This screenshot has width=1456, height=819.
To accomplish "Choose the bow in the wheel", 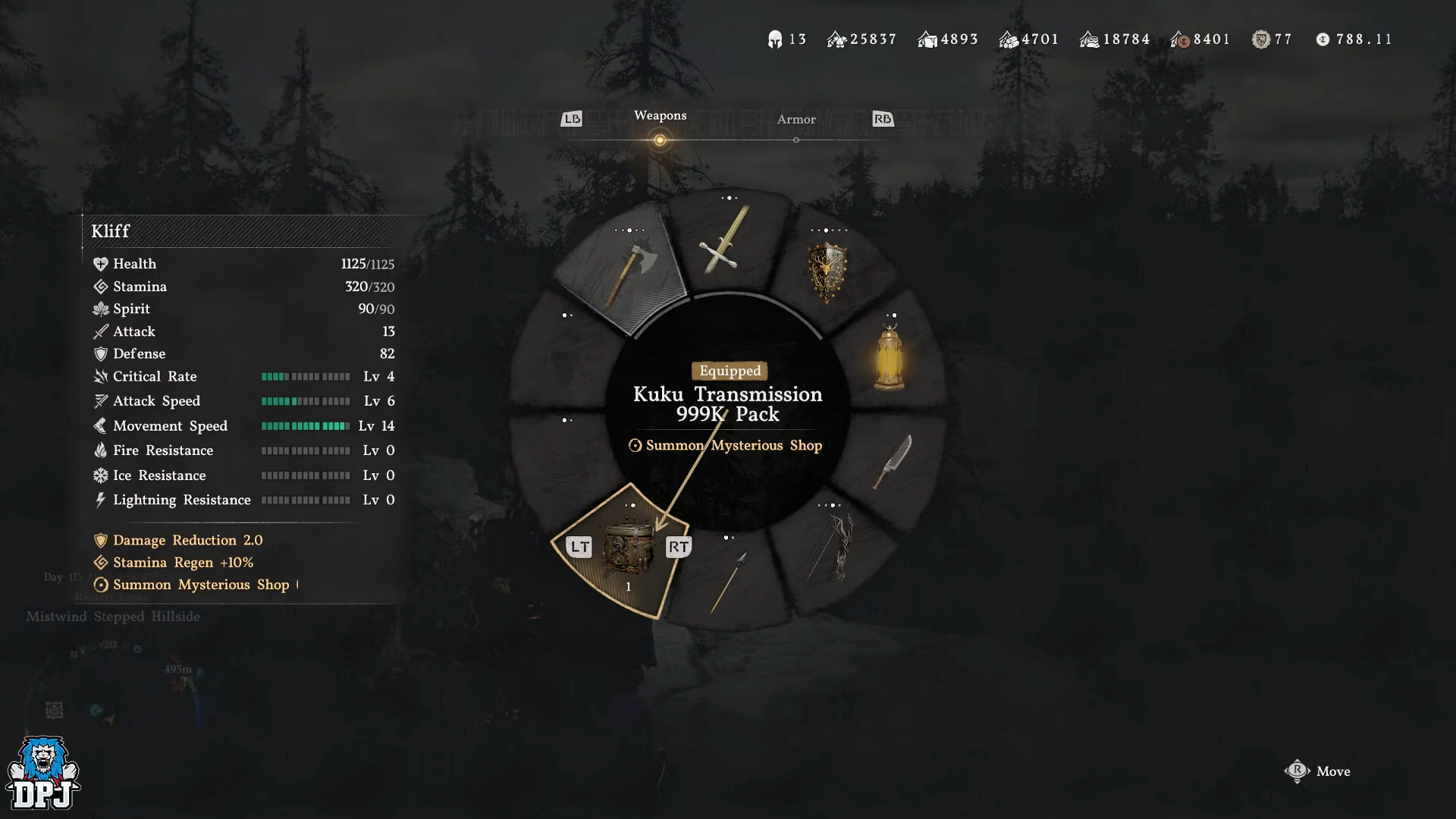I will tap(834, 546).
